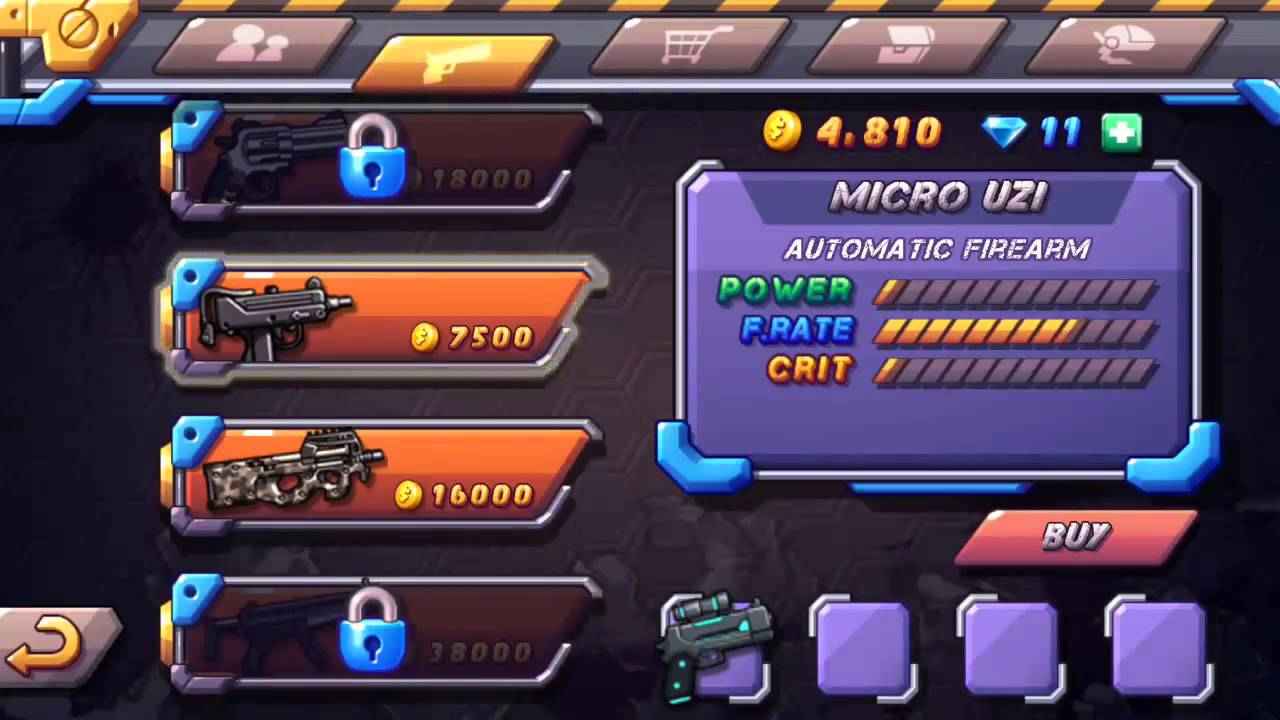Open the shopping cart tab icon
Viewport: 1280px width, 720px height.
(688, 45)
